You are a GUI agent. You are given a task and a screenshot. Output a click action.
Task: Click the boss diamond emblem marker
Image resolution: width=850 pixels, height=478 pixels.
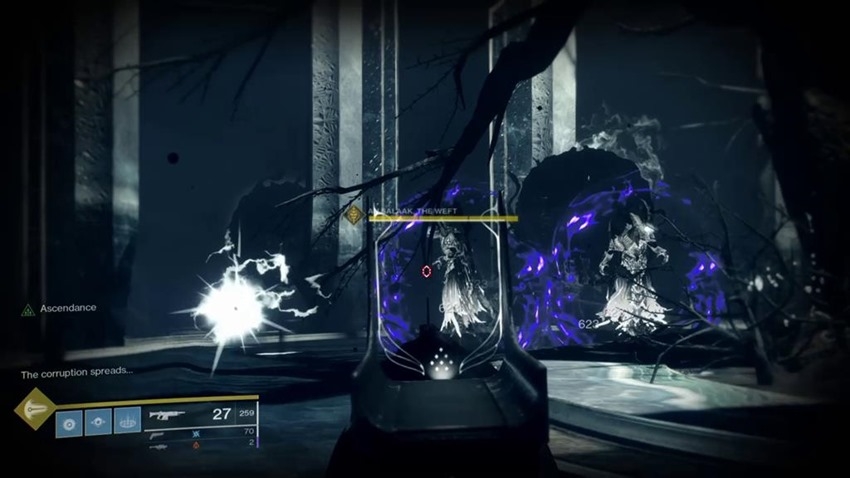(353, 214)
